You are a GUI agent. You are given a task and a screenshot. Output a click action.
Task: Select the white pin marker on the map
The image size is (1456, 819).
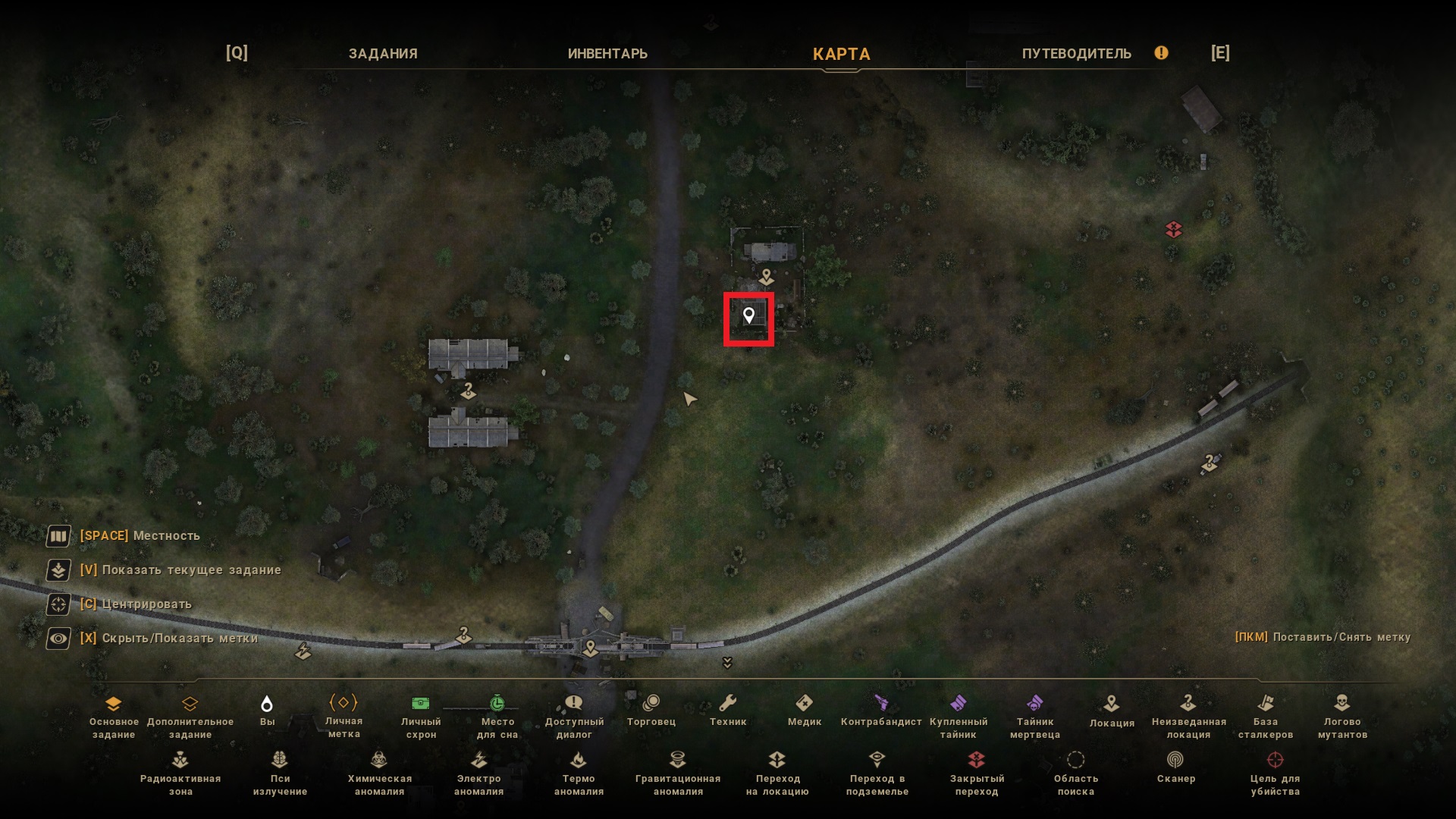(x=748, y=315)
